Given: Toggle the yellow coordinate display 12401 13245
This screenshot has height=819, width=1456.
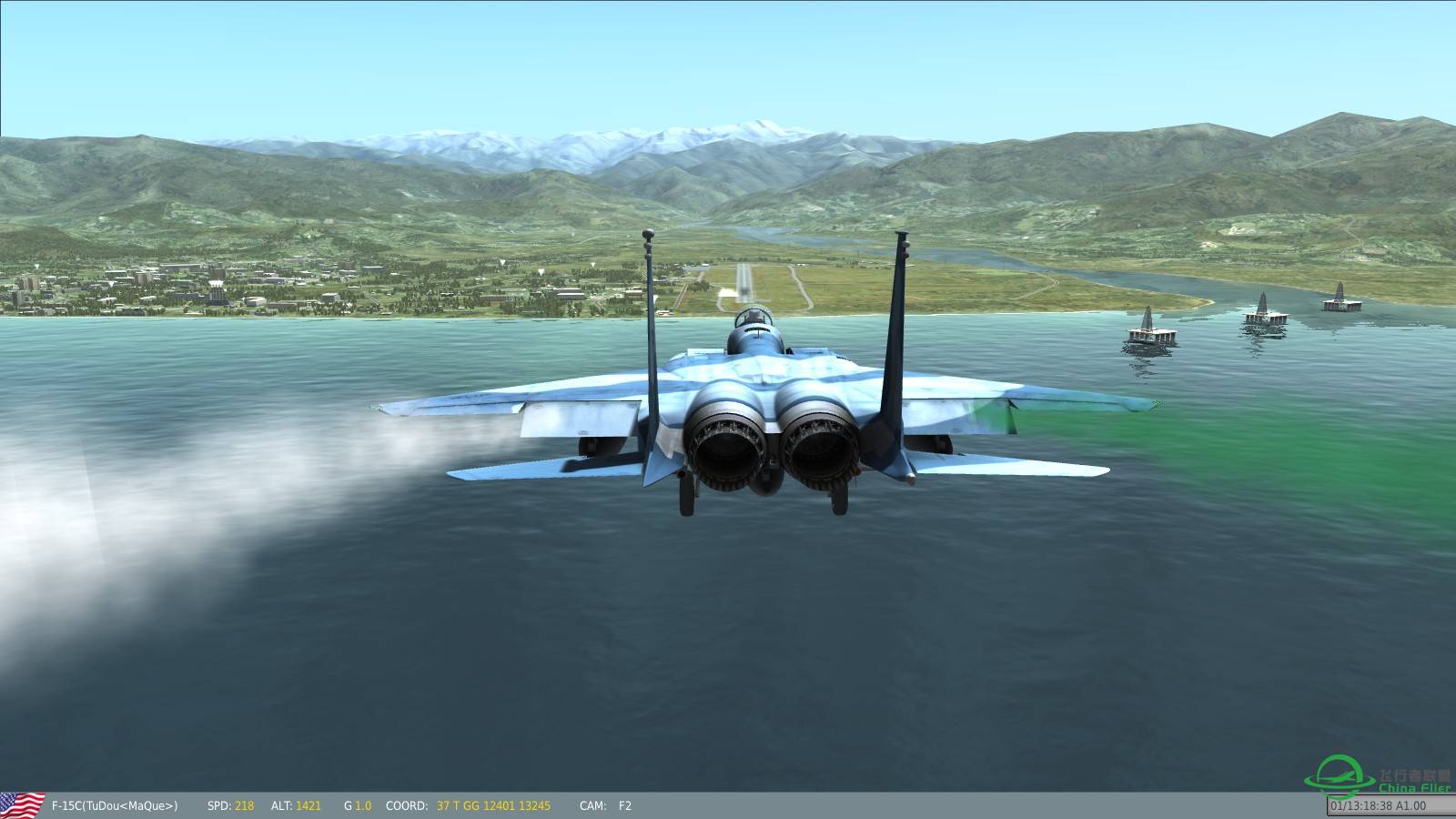Looking at the screenshot, I should coord(516,804).
